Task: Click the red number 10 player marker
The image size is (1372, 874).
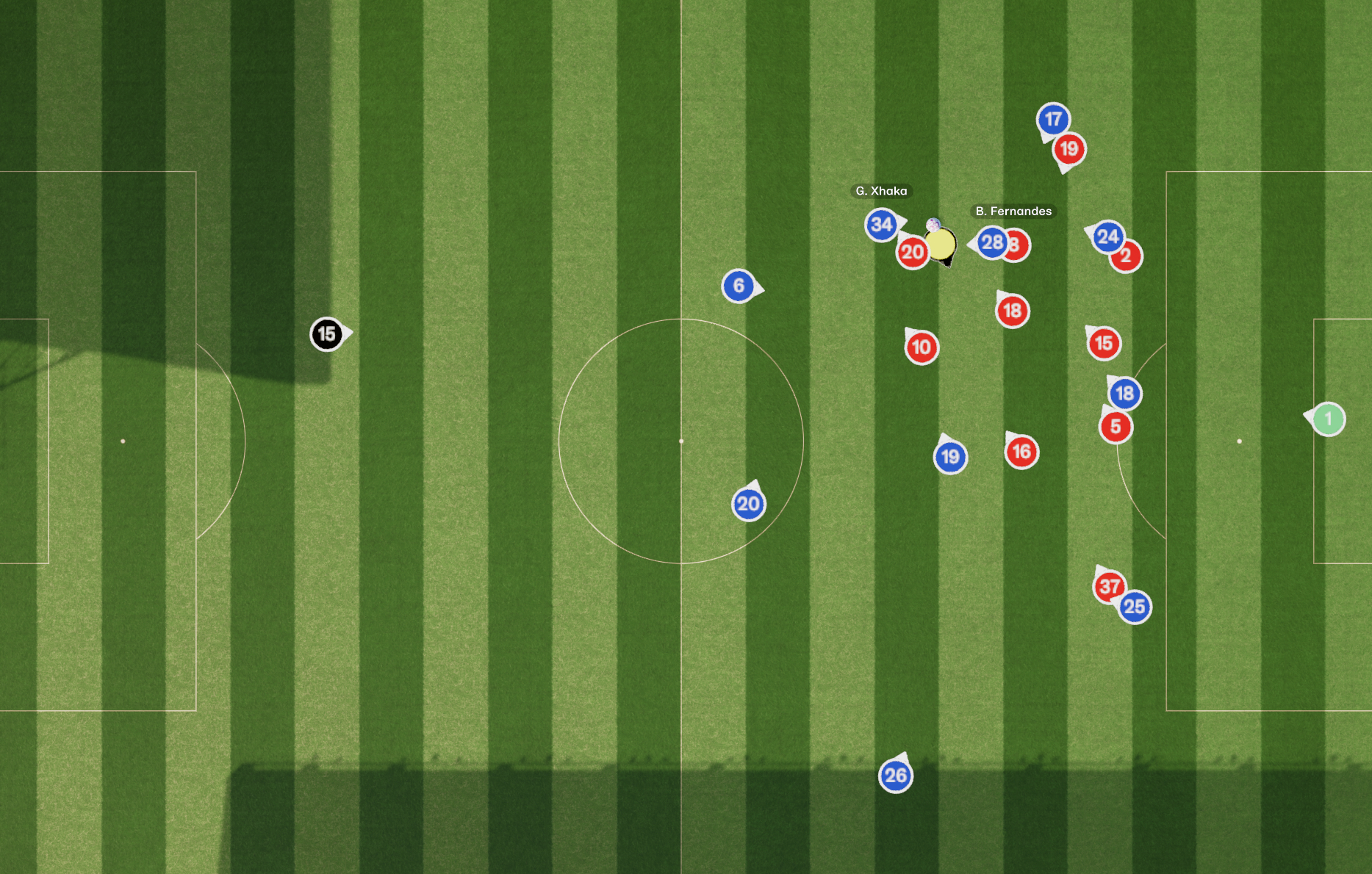Action: (x=922, y=347)
